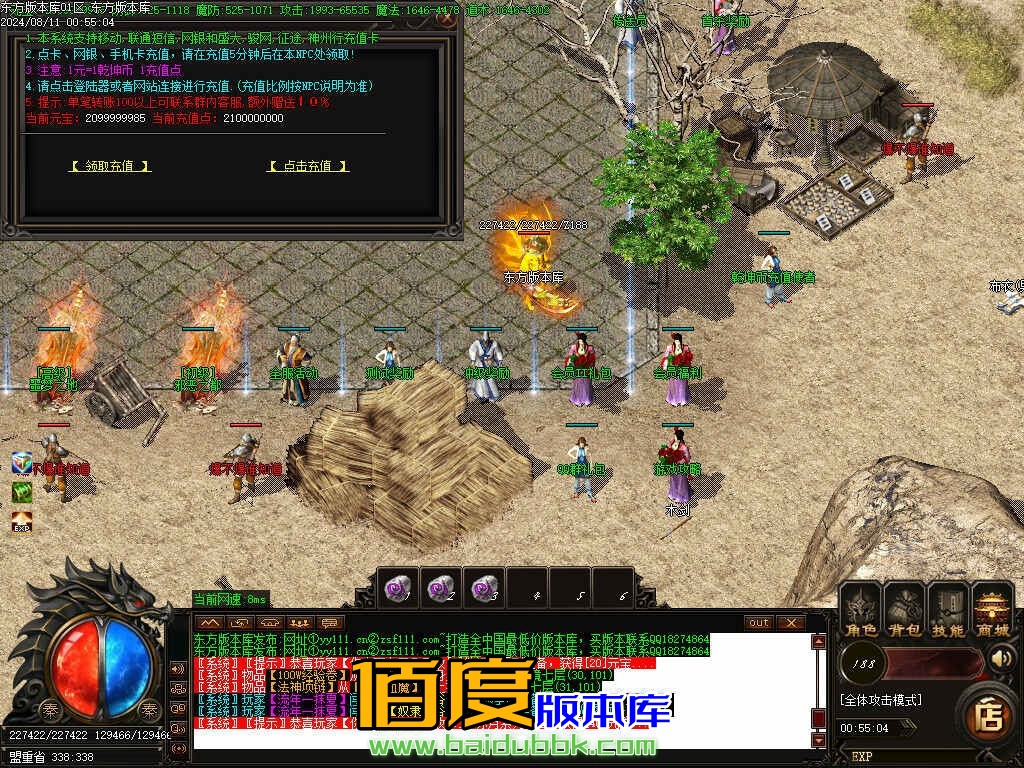Image resolution: width=1024 pixels, height=768 pixels.
Task: Close the chat window with X
Action: [x=790, y=622]
